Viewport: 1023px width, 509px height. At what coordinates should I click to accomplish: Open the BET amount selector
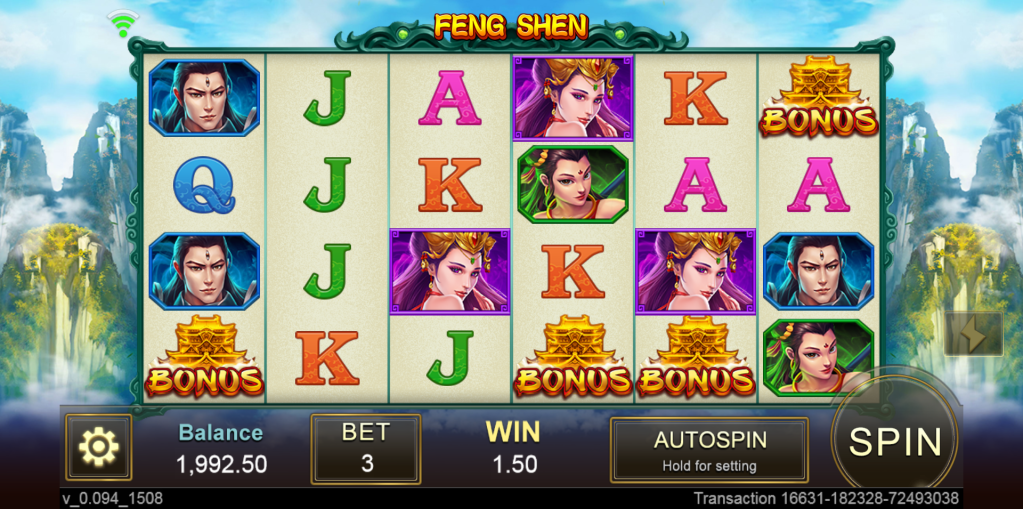click(365, 449)
